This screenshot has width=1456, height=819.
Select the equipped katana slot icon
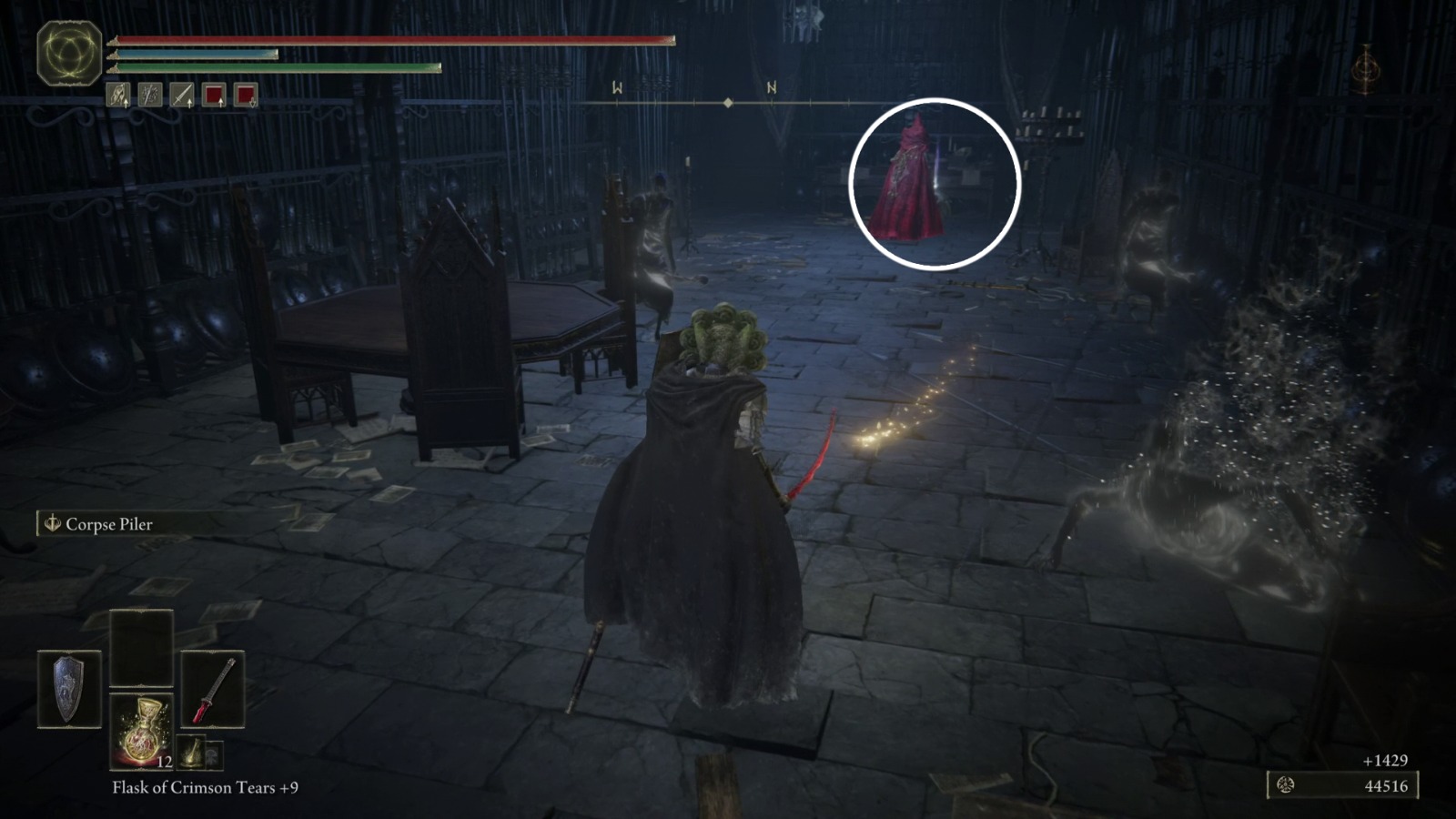tap(214, 689)
